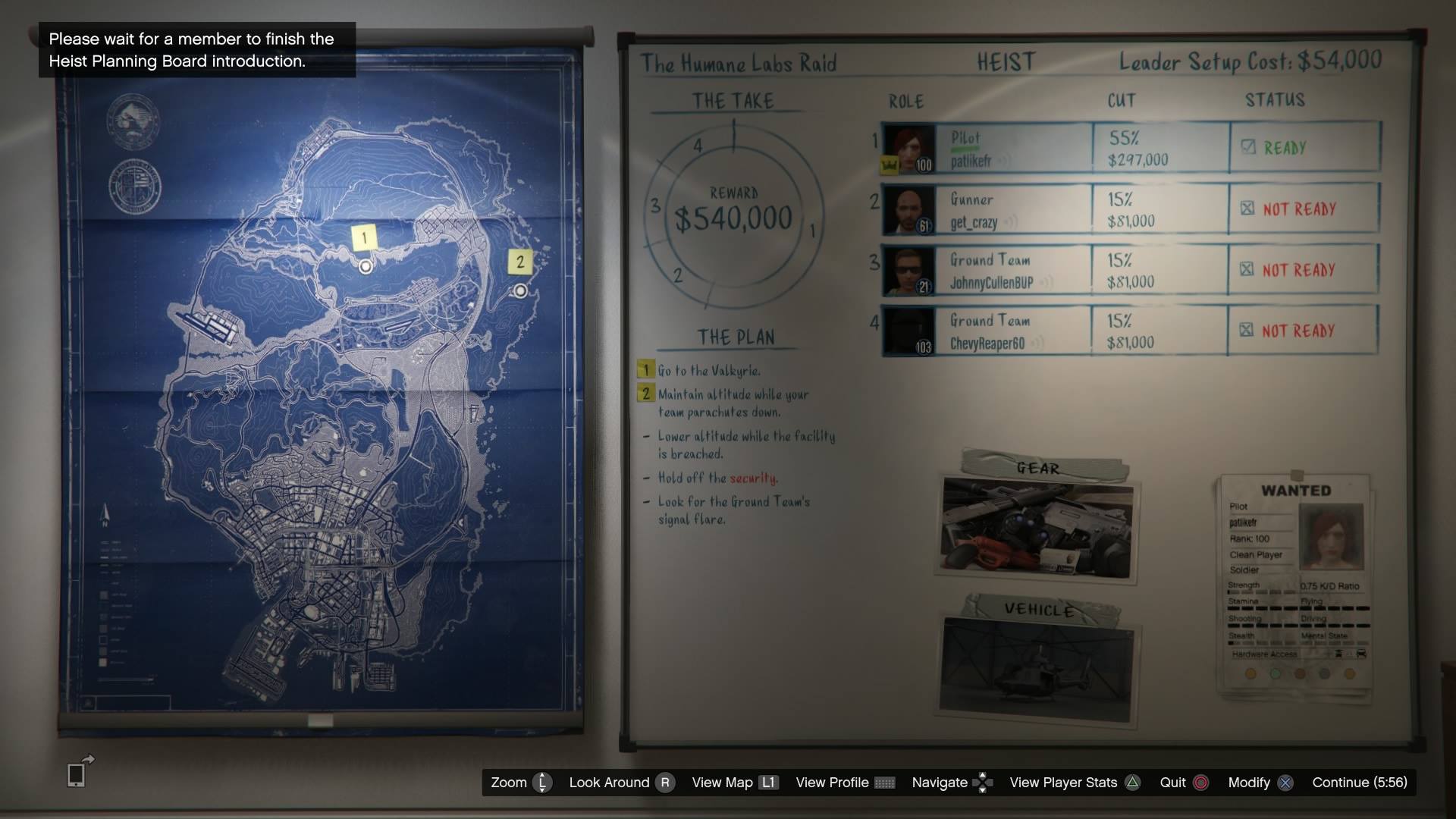The width and height of the screenshot is (1456, 819).
Task: Click the Zoom left-stick icon
Action: tap(541, 783)
